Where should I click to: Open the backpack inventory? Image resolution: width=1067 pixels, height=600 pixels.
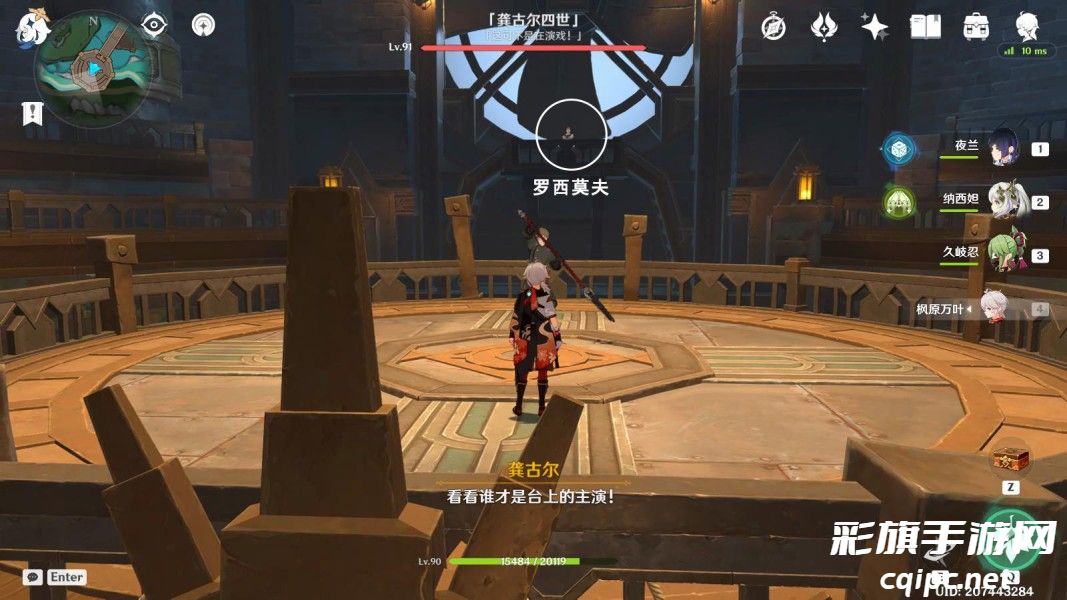[x=976, y=27]
